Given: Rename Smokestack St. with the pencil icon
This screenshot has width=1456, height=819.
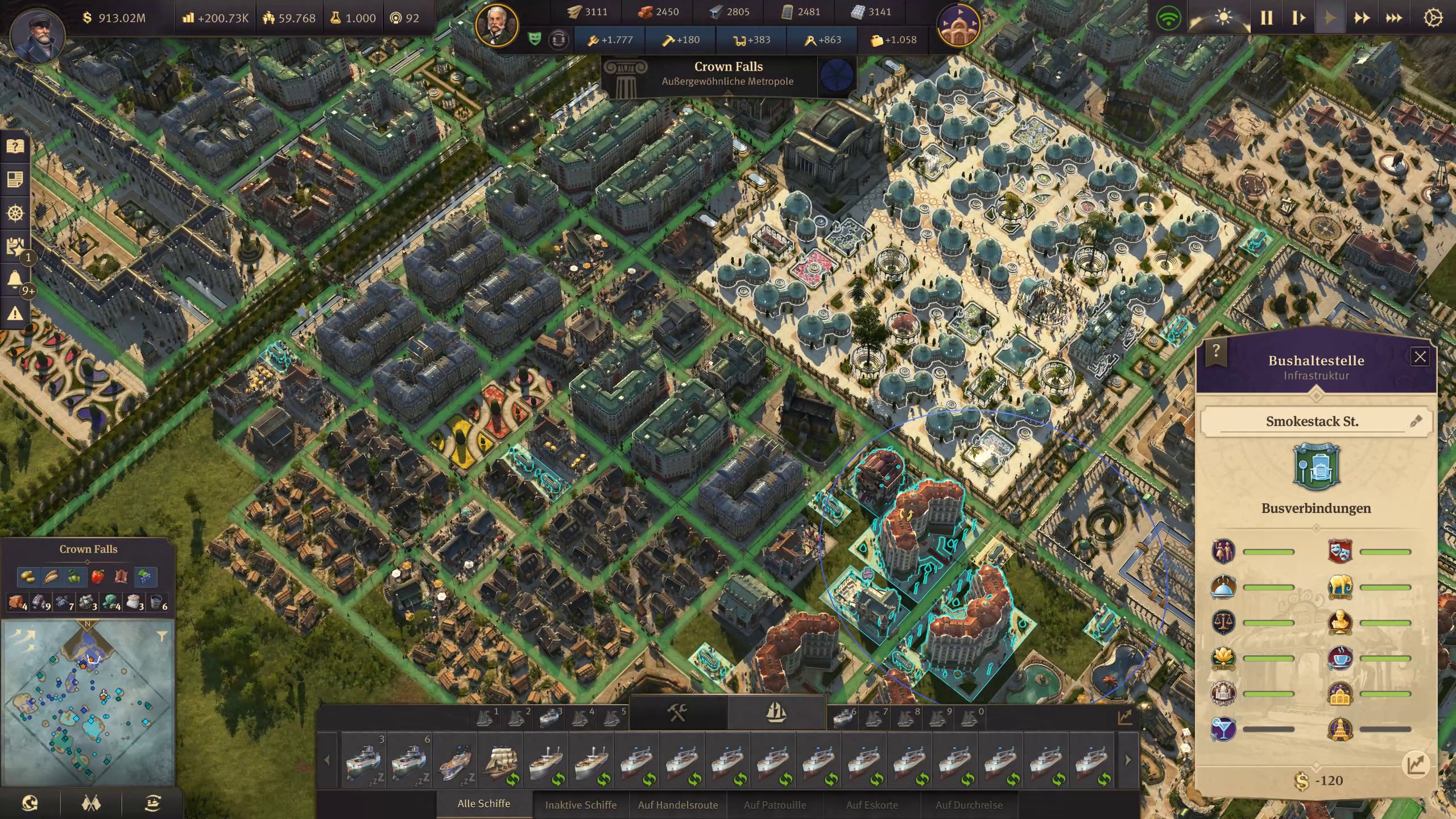Looking at the screenshot, I should point(1416,421).
